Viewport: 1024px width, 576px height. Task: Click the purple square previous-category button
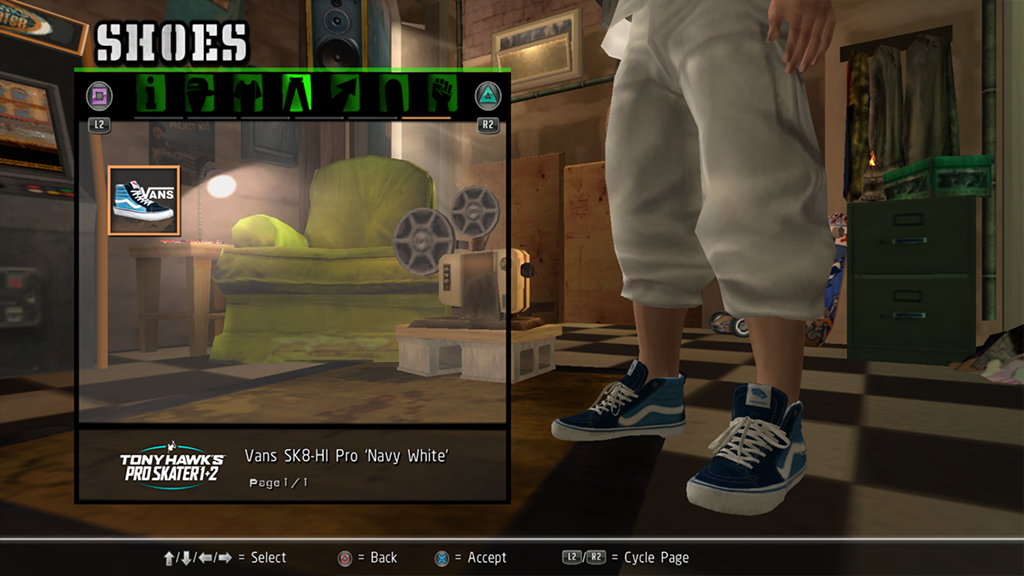click(x=99, y=96)
